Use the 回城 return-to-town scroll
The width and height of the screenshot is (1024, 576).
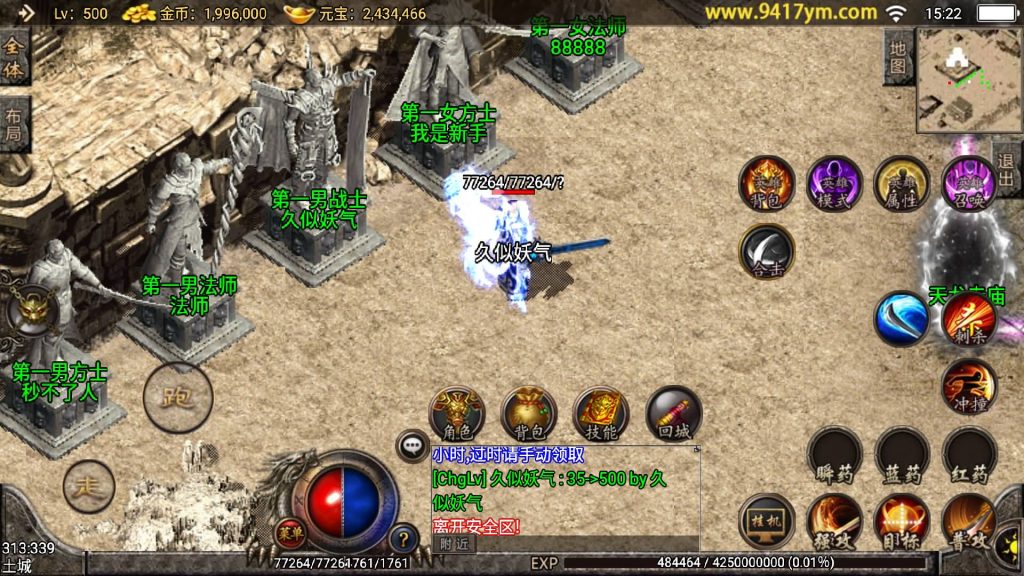pos(673,413)
